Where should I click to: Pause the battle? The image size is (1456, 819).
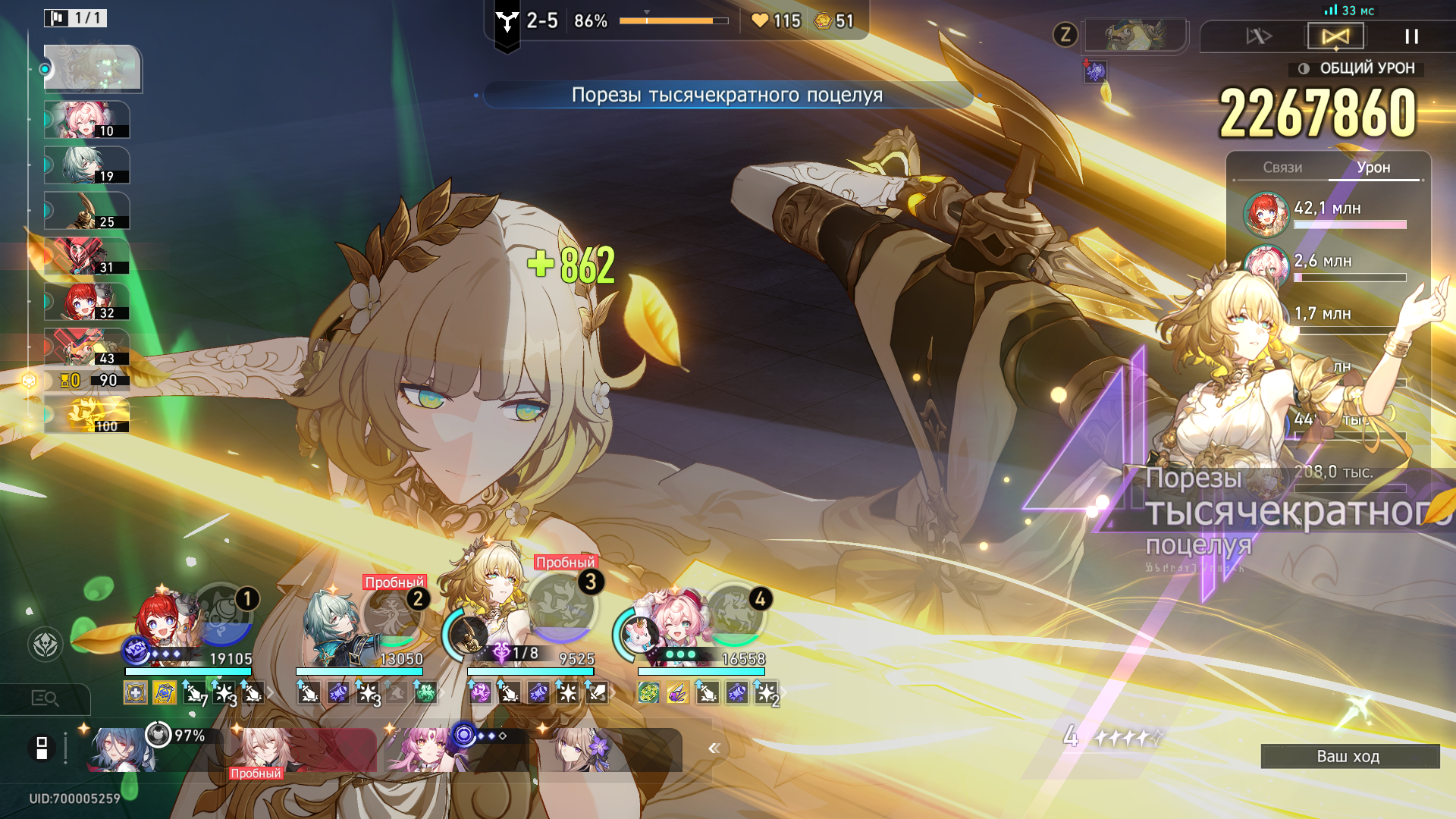tap(1411, 36)
